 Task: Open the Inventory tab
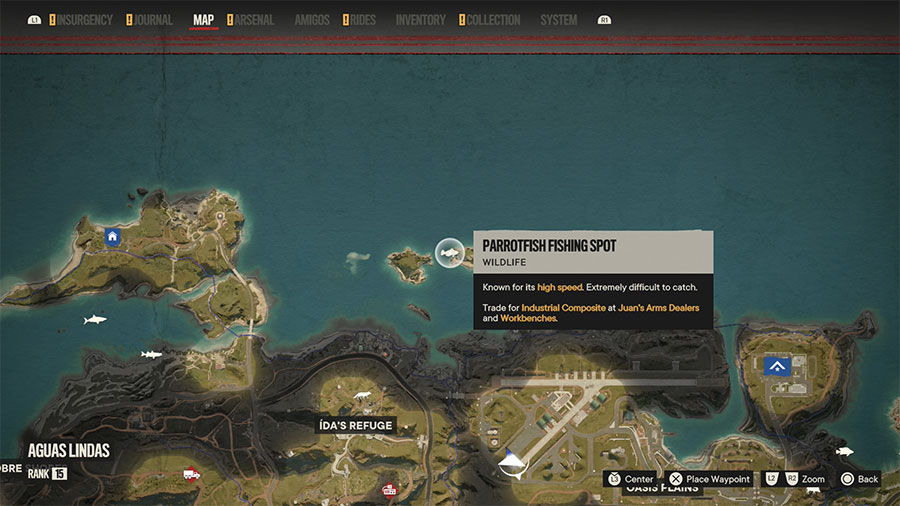420,20
